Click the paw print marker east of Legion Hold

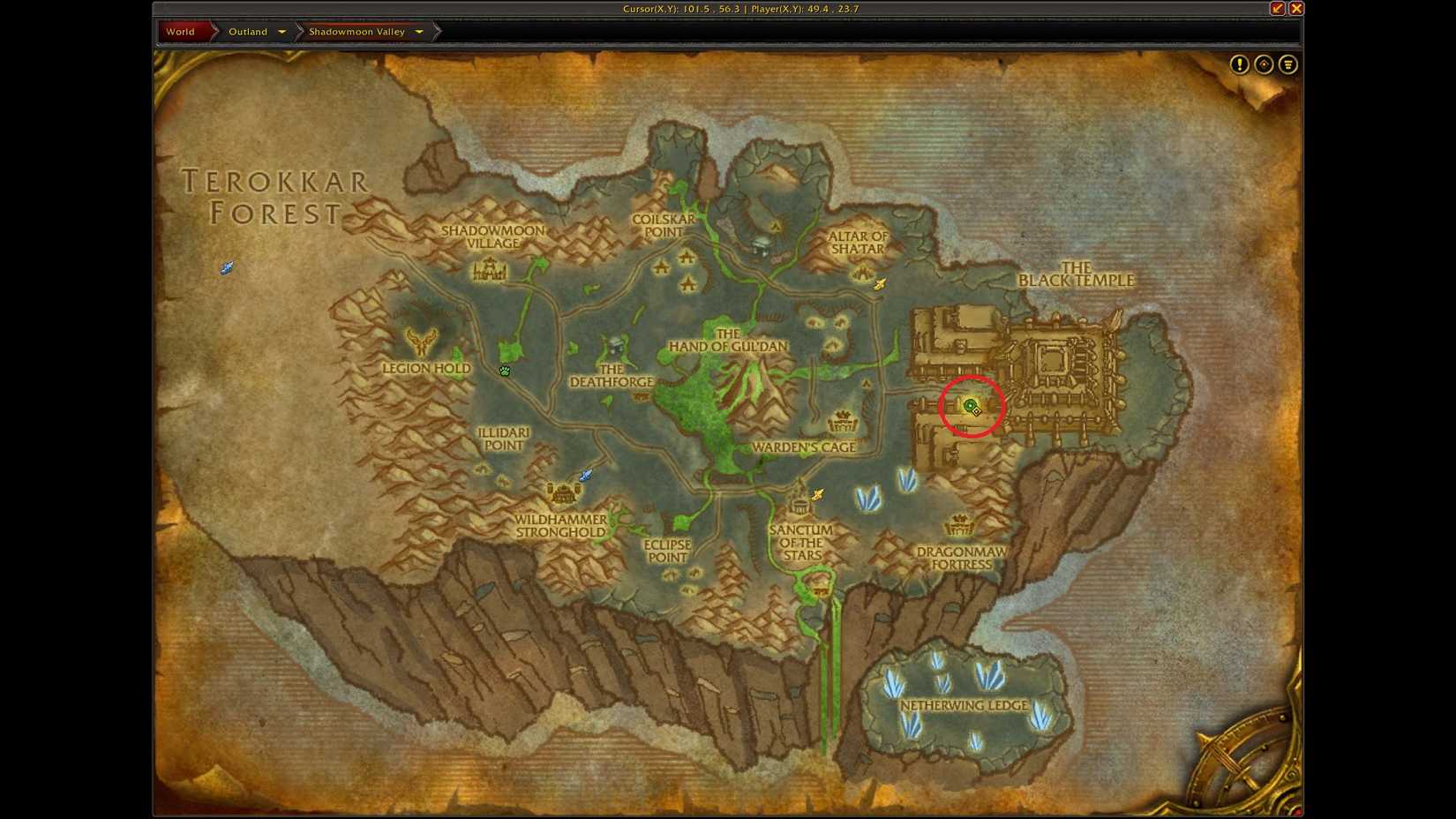pyautogui.click(x=505, y=372)
